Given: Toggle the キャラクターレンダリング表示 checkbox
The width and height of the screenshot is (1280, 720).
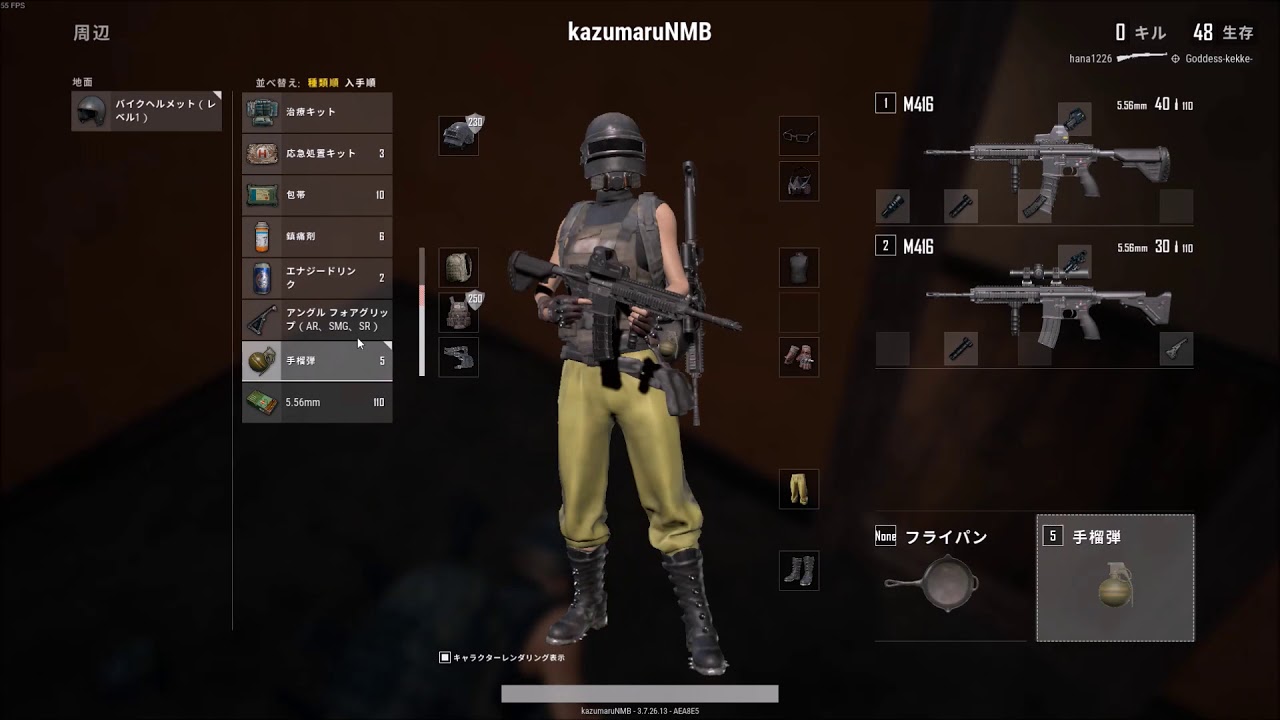Looking at the screenshot, I should click(443, 657).
